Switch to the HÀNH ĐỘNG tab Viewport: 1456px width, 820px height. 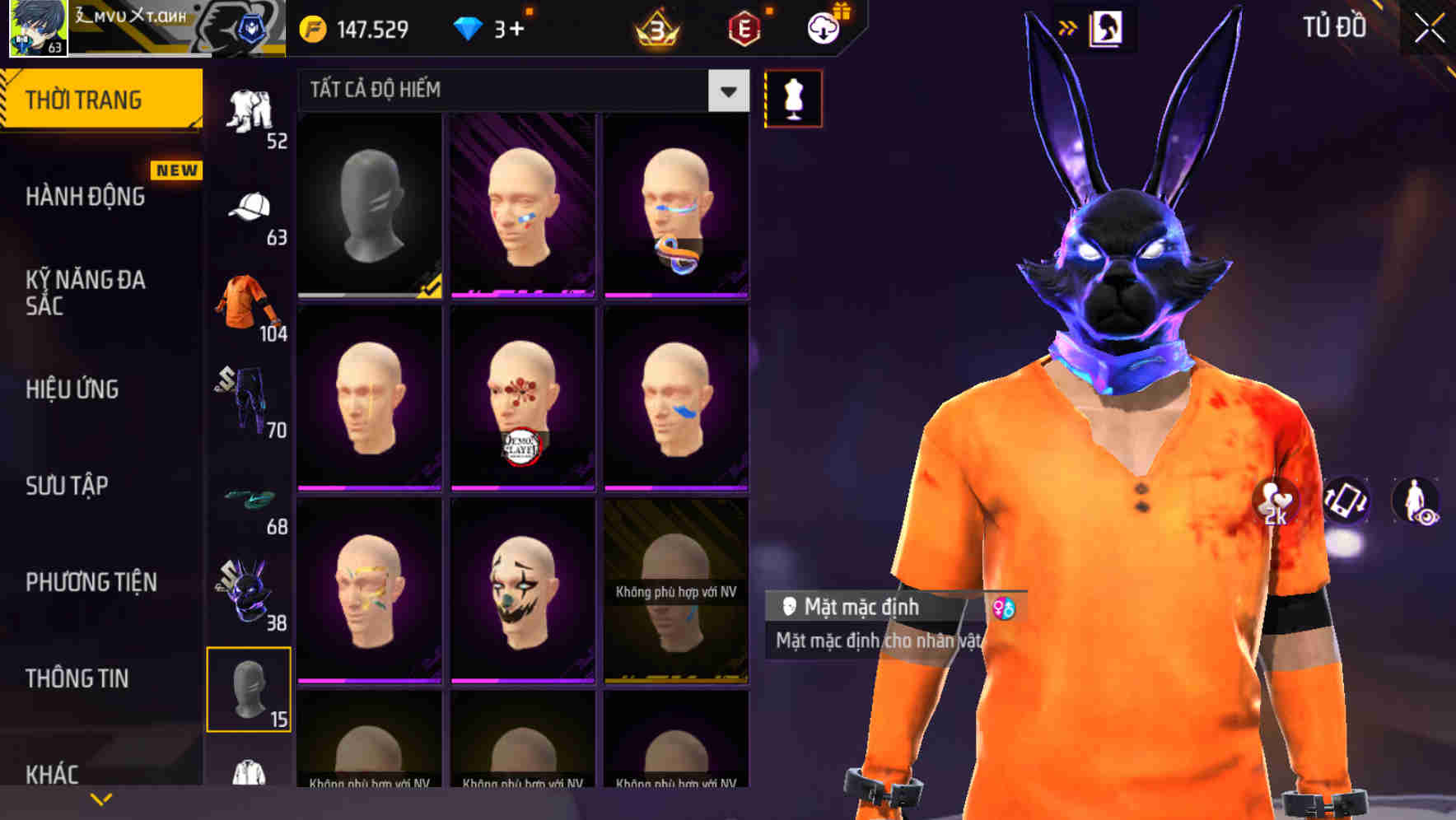click(x=86, y=198)
